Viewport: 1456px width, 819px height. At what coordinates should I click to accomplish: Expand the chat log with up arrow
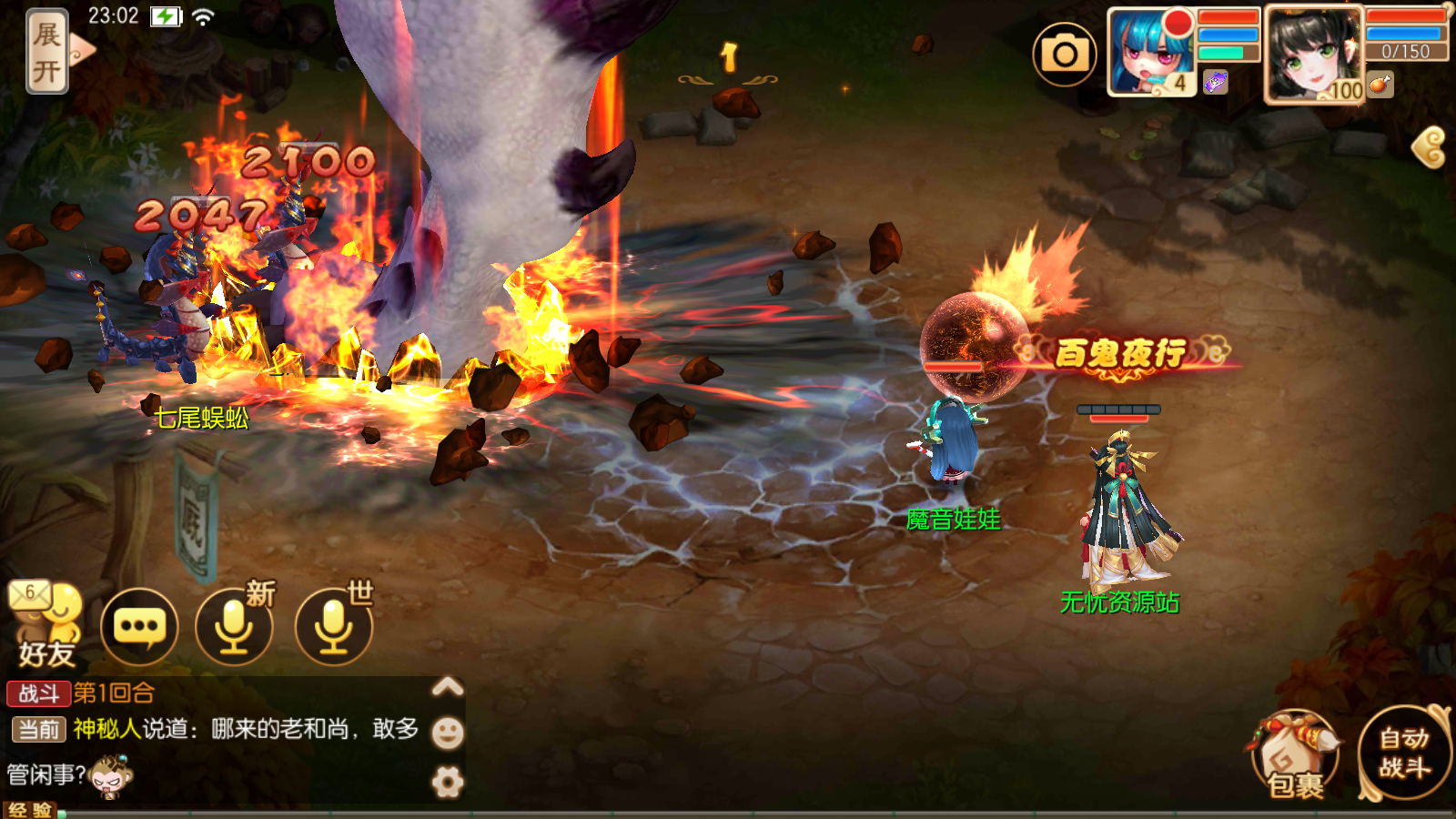point(447,687)
